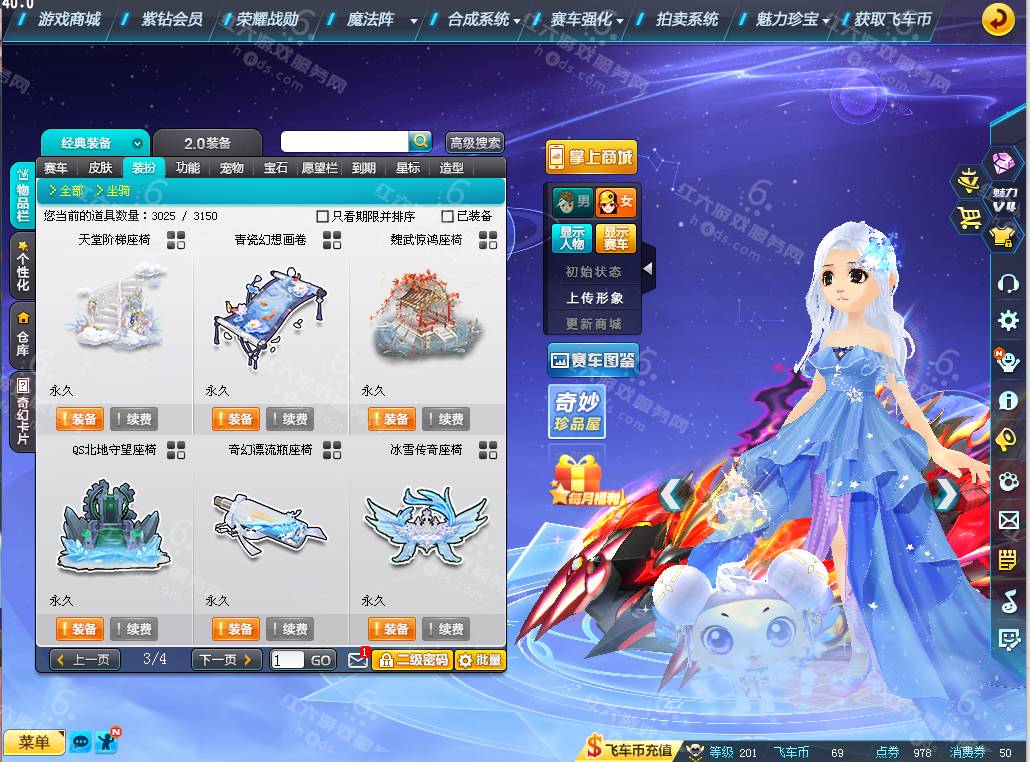Choose the 女 female character option

(x=616, y=203)
